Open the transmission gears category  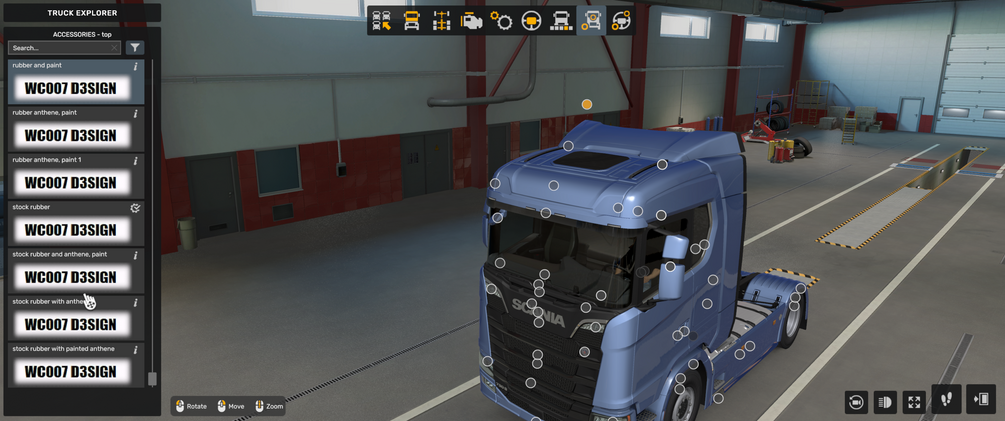pos(501,21)
